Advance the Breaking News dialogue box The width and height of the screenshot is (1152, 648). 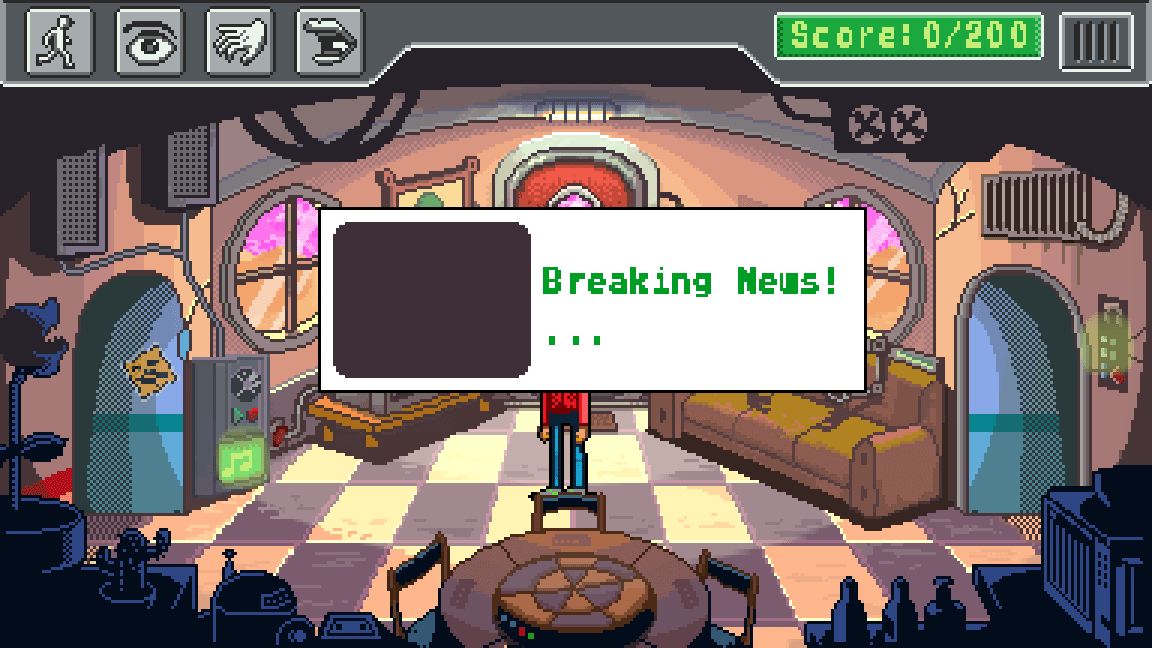coord(592,299)
